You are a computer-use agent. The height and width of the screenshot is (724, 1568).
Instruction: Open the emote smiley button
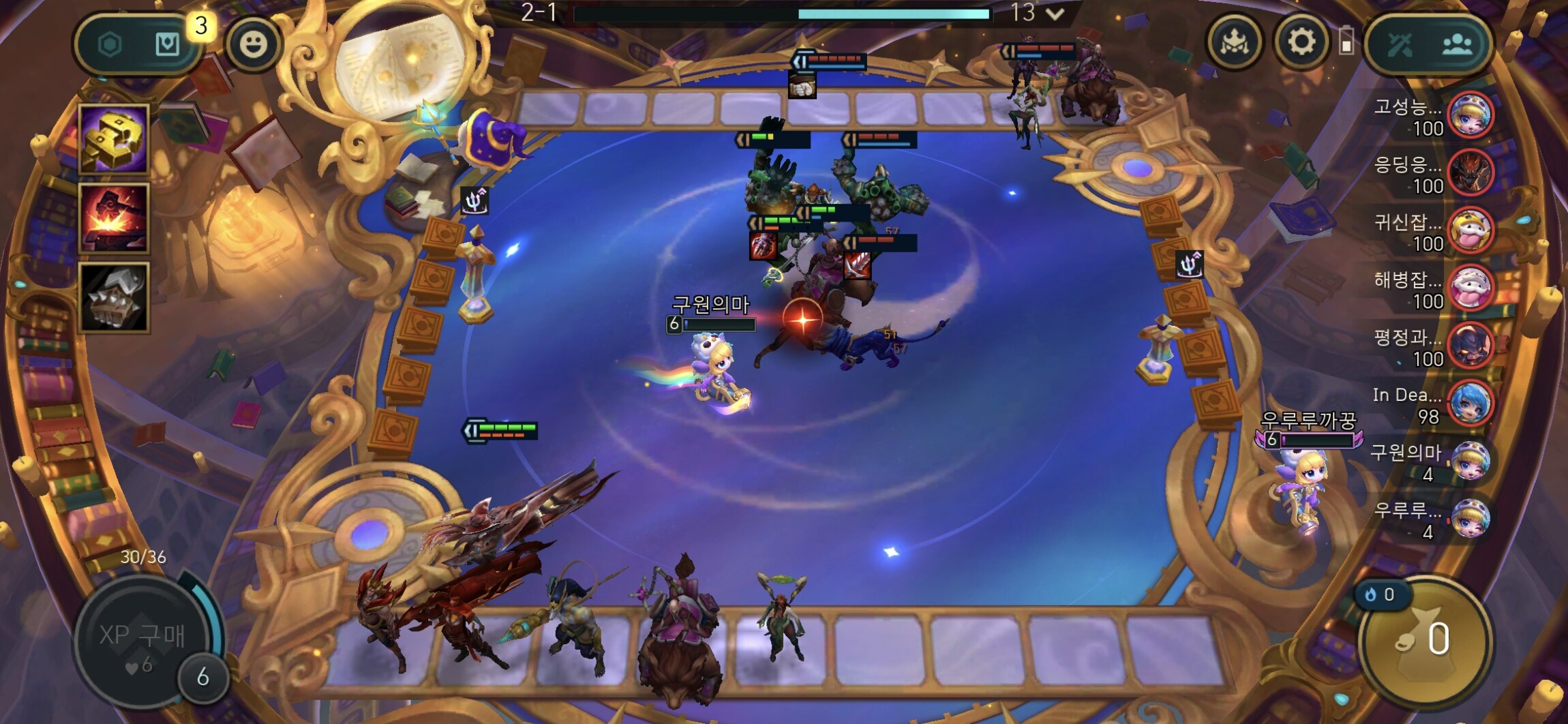coord(253,44)
